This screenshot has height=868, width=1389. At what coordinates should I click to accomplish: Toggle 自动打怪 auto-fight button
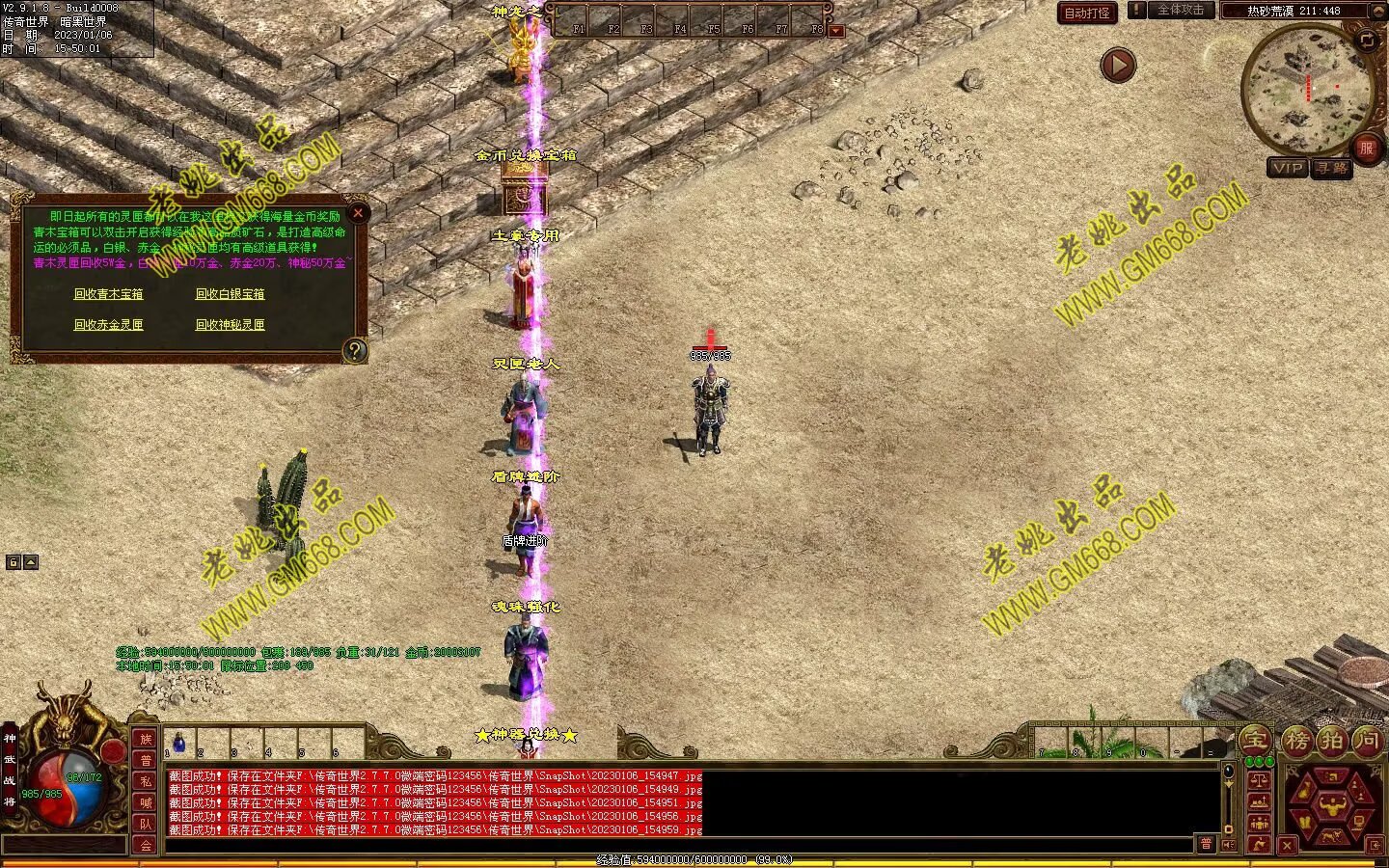point(1087,13)
